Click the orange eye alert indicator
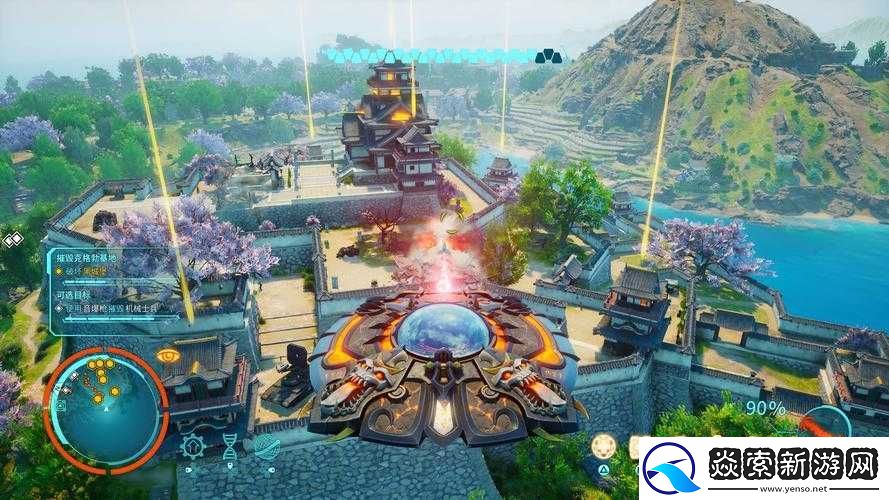889x500 pixels. coord(170,355)
